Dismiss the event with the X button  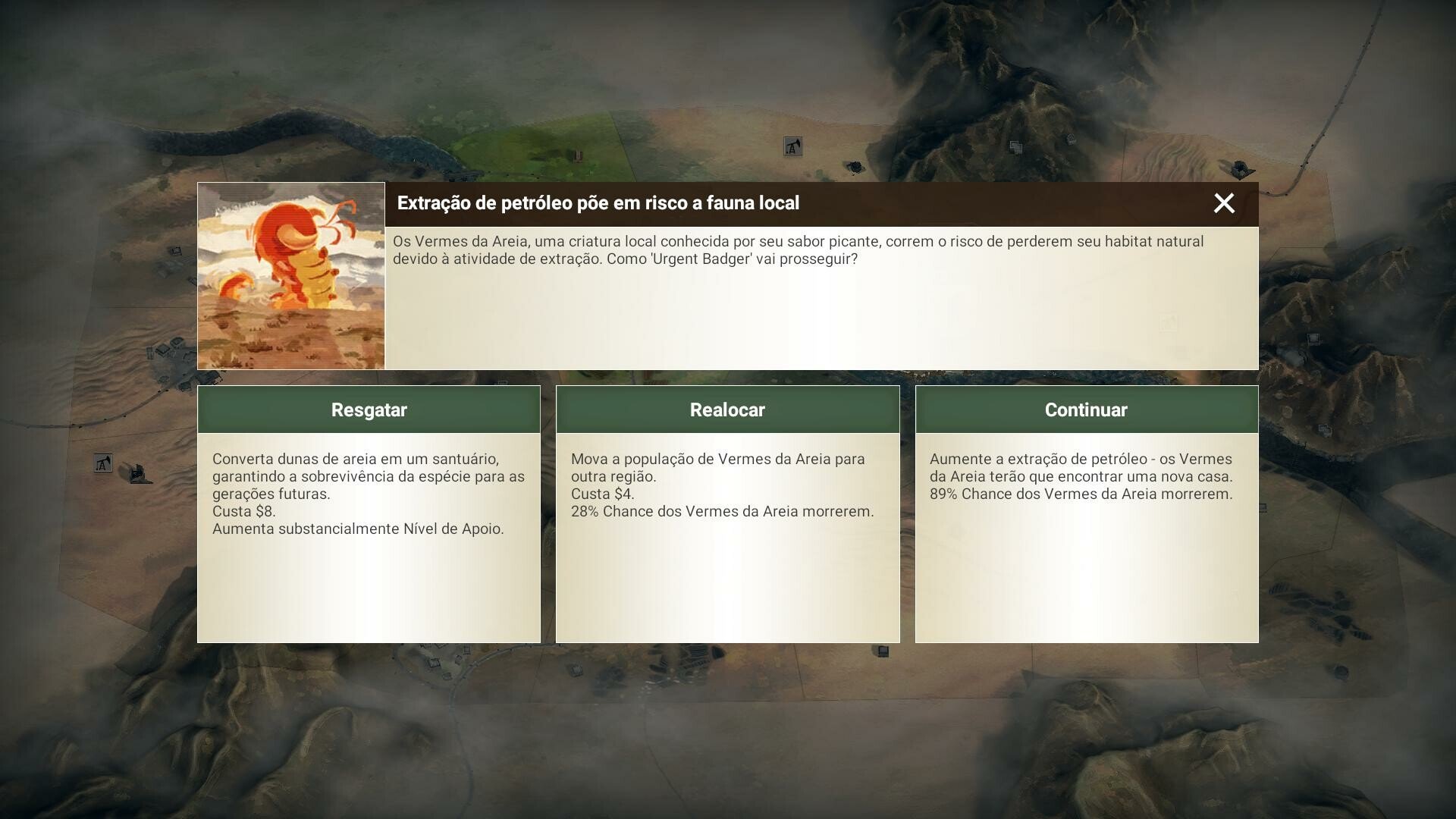point(1224,203)
